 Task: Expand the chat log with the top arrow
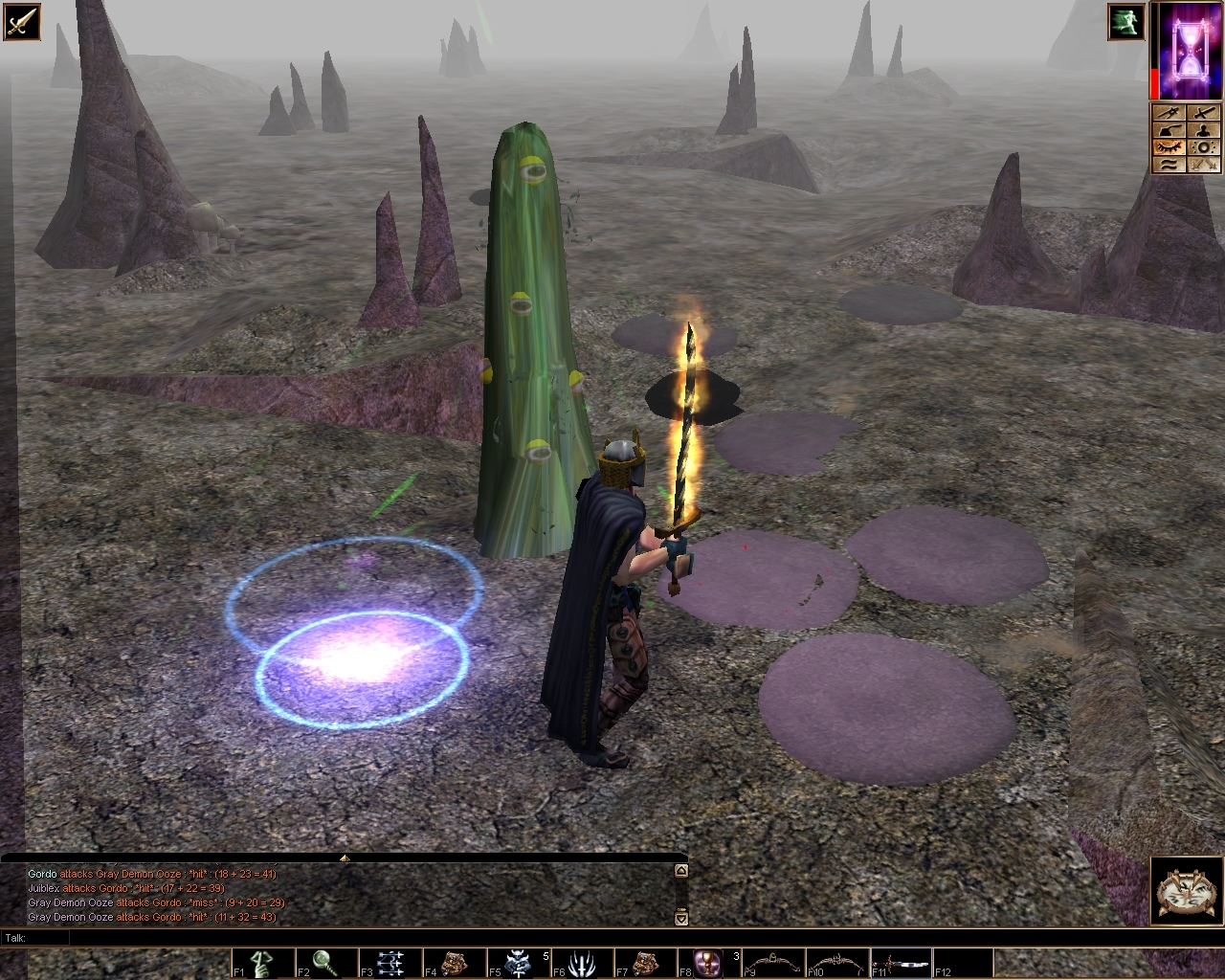pyautogui.click(x=344, y=858)
